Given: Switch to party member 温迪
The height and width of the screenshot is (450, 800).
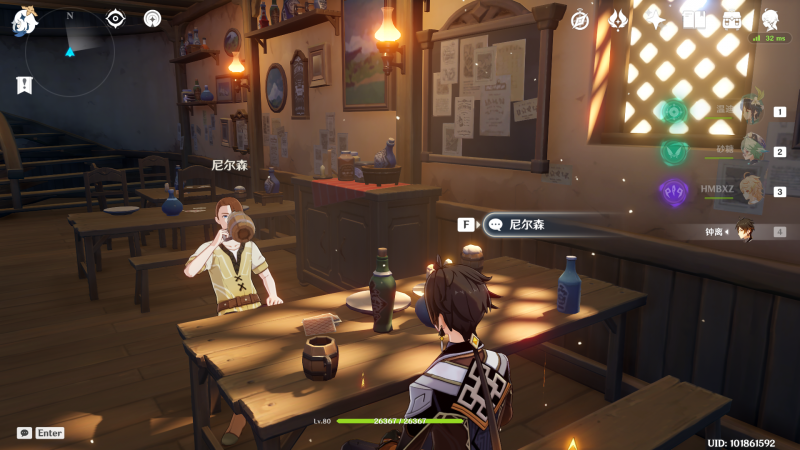Looking at the screenshot, I should pyautogui.click(x=750, y=113).
